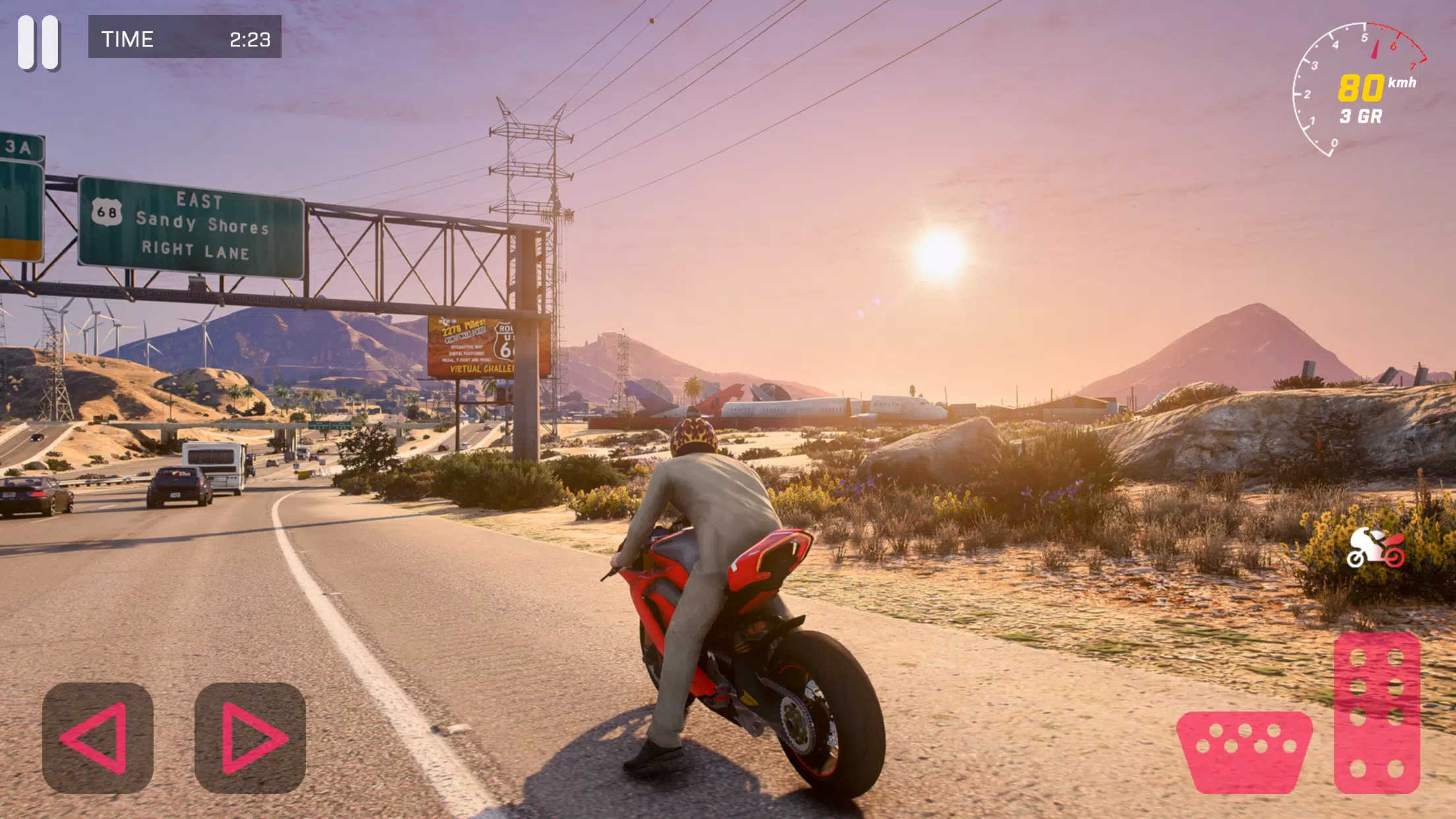Image resolution: width=1456 pixels, height=819 pixels.
Task: Pause the game with the pause button
Action: [39, 43]
